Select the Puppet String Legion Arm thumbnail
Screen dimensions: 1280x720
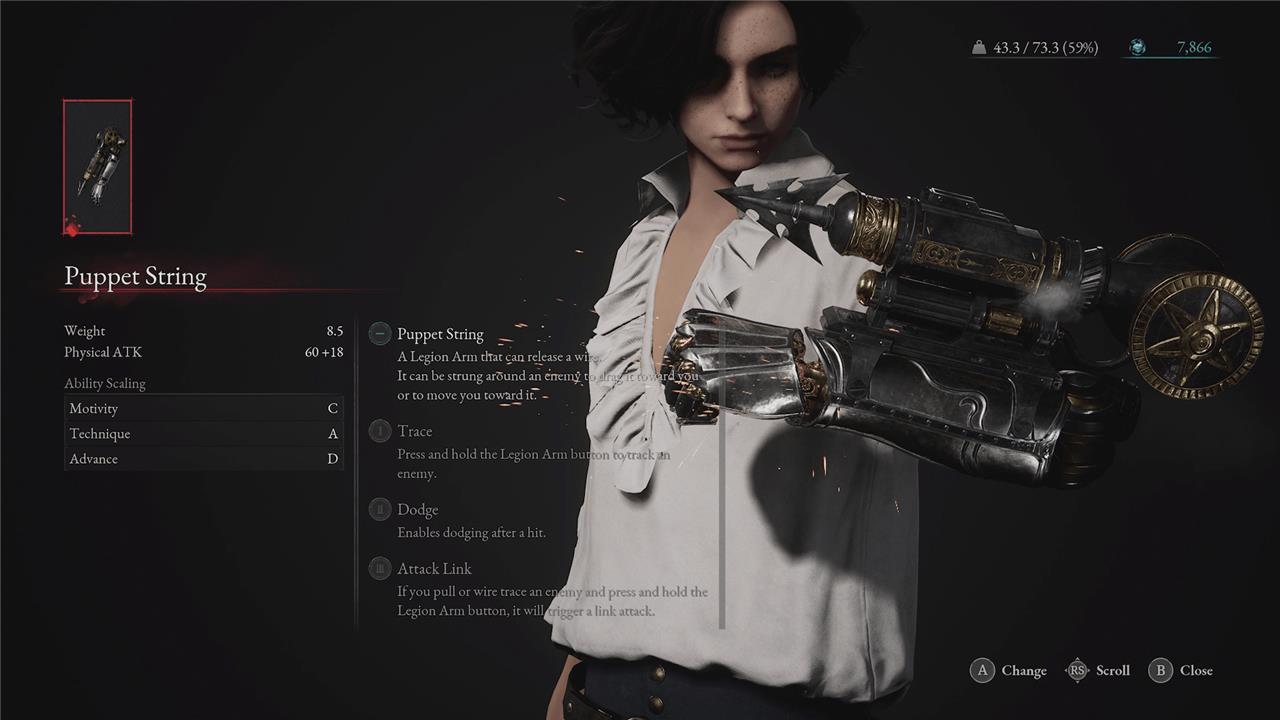[x=97, y=167]
